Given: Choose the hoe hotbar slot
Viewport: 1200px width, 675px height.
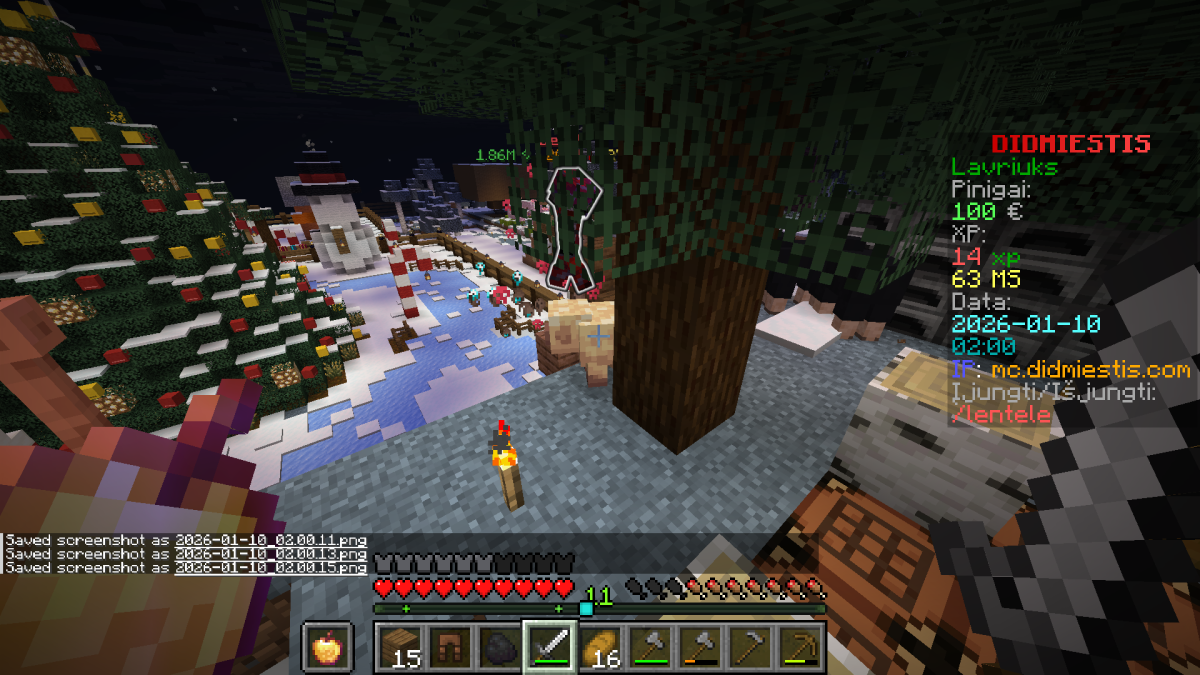Looking at the screenshot, I should point(750,648).
